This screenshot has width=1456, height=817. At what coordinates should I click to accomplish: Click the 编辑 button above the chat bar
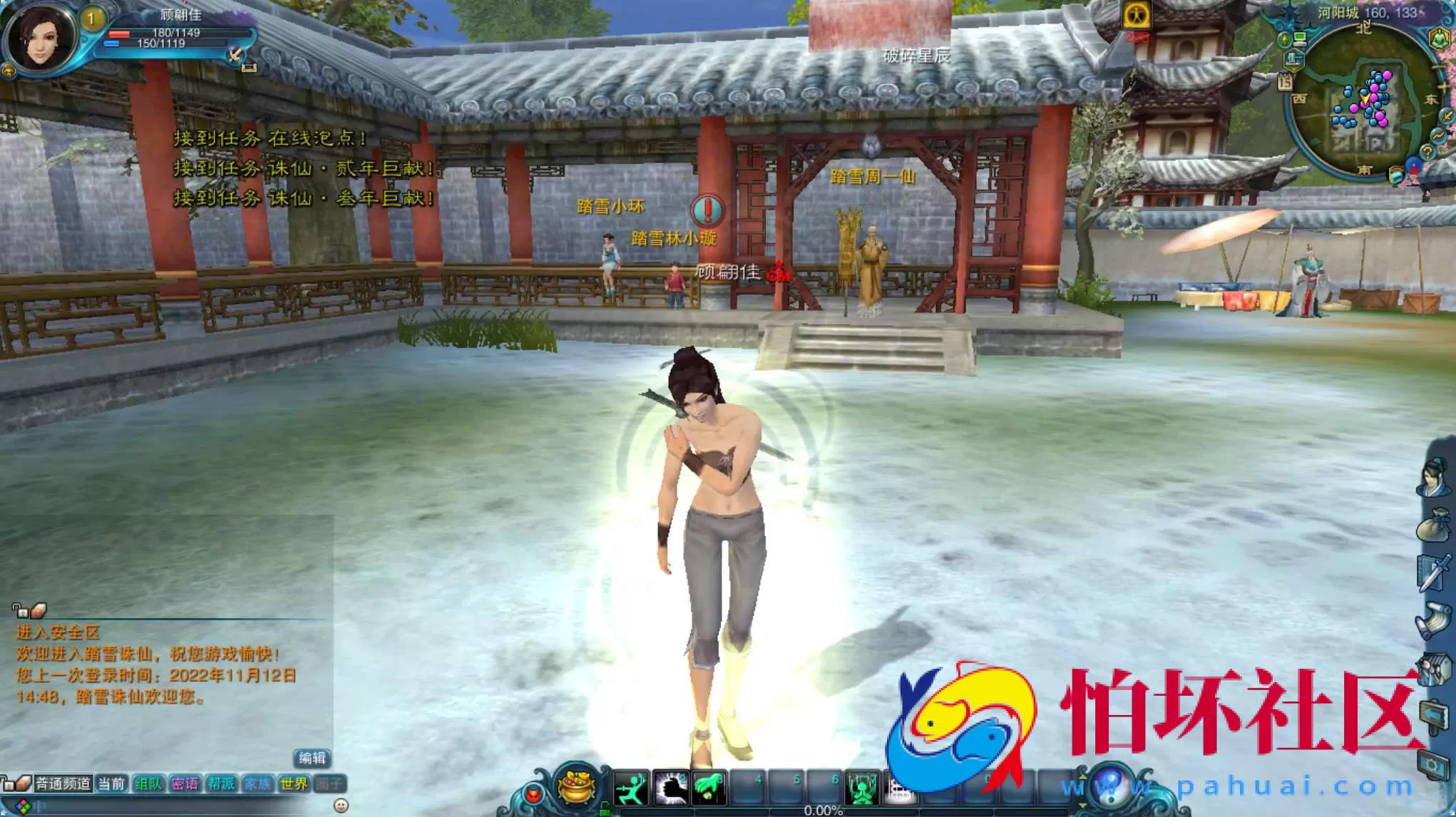pyautogui.click(x=312, y=759)
